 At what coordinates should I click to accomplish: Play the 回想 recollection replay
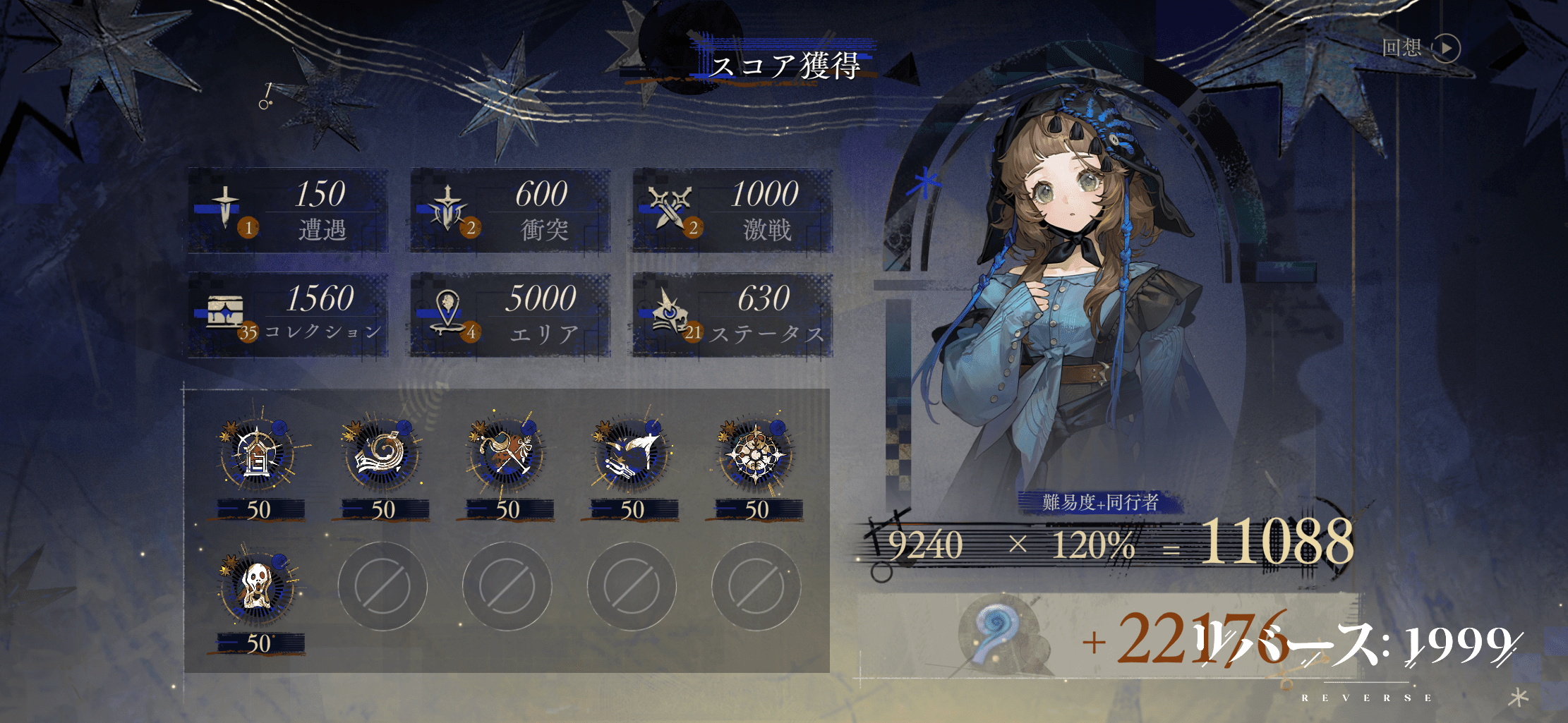coord(1446,48)
